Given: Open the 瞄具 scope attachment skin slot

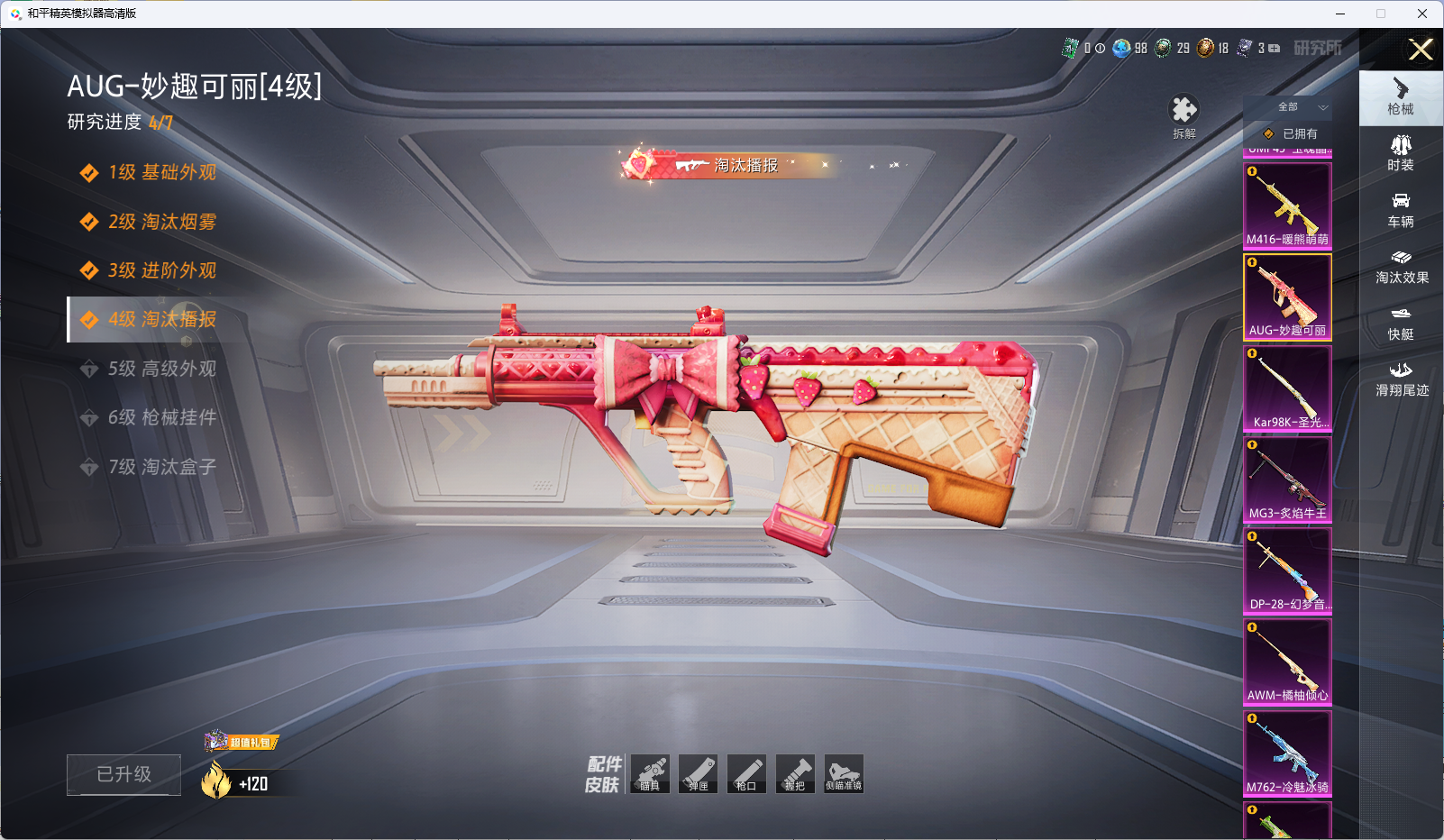Looking at the screenshot, I should (x=650, y=774).
